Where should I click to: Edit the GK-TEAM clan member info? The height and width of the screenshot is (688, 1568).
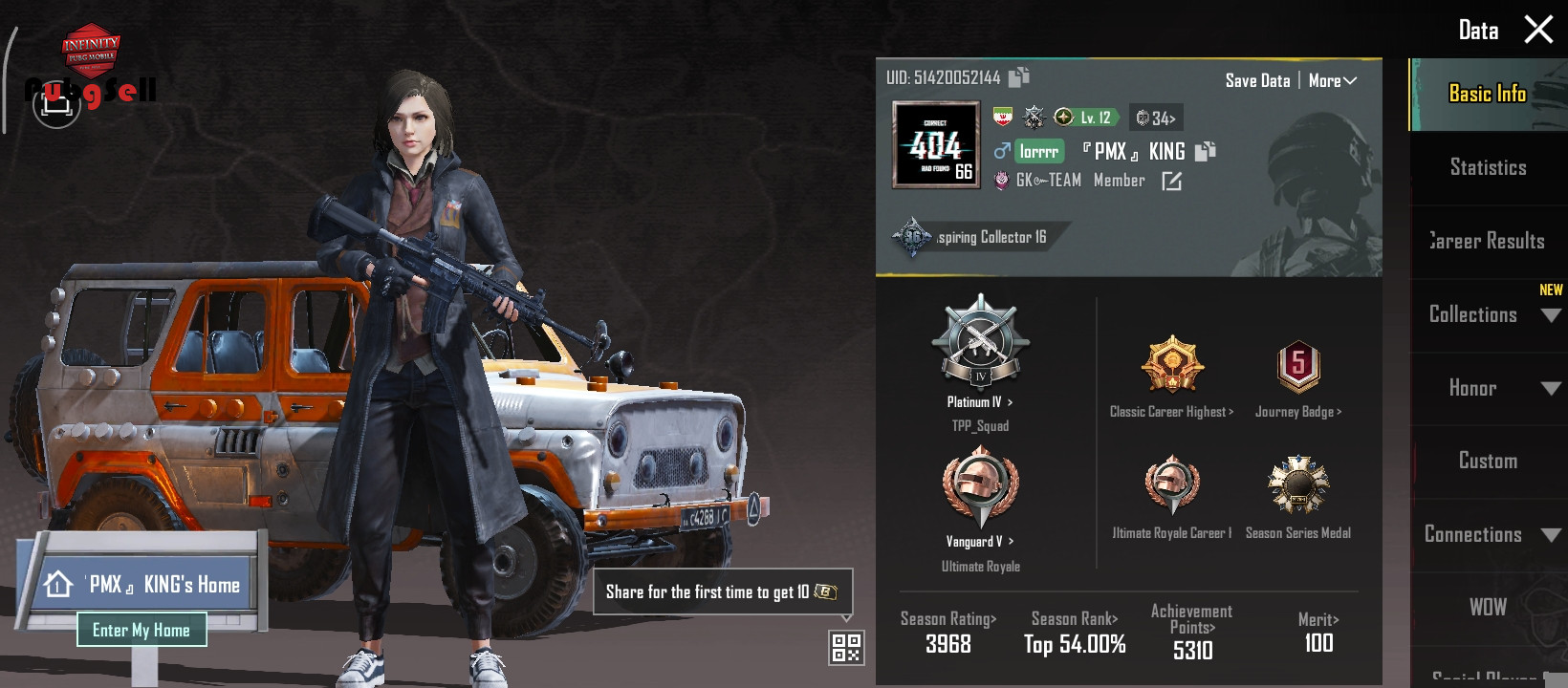tap(1171, 181)
